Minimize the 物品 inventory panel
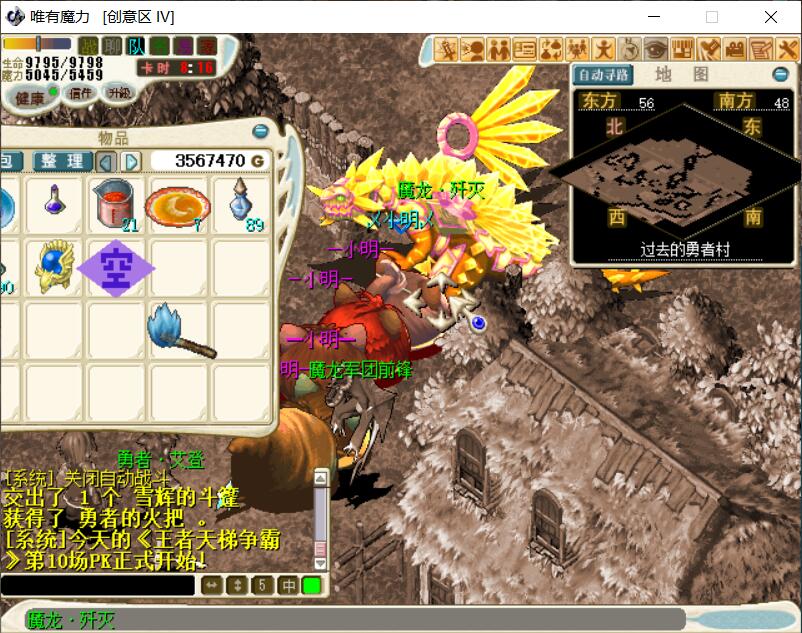802x633 pixels. 260,131
